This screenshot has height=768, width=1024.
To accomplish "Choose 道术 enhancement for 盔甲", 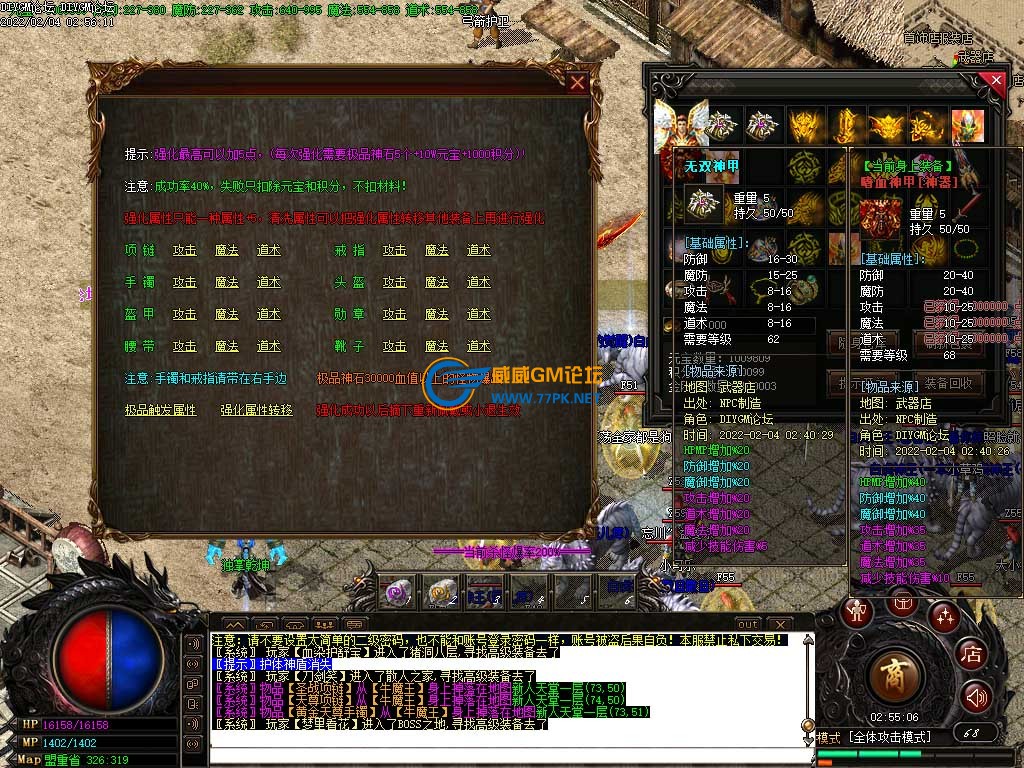I will tap(268, 314).
